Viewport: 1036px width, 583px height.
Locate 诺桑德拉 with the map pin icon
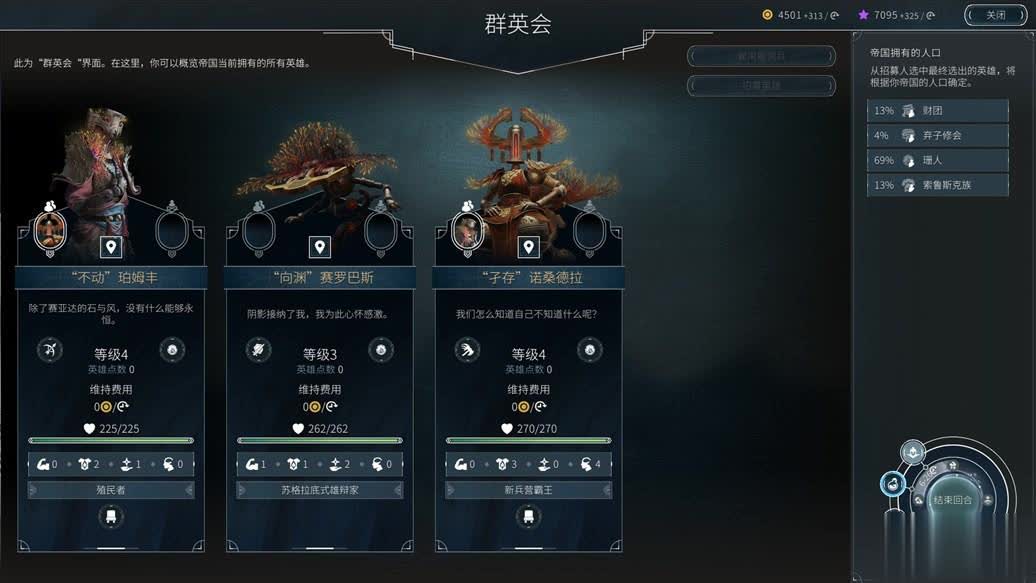point(528,247)
